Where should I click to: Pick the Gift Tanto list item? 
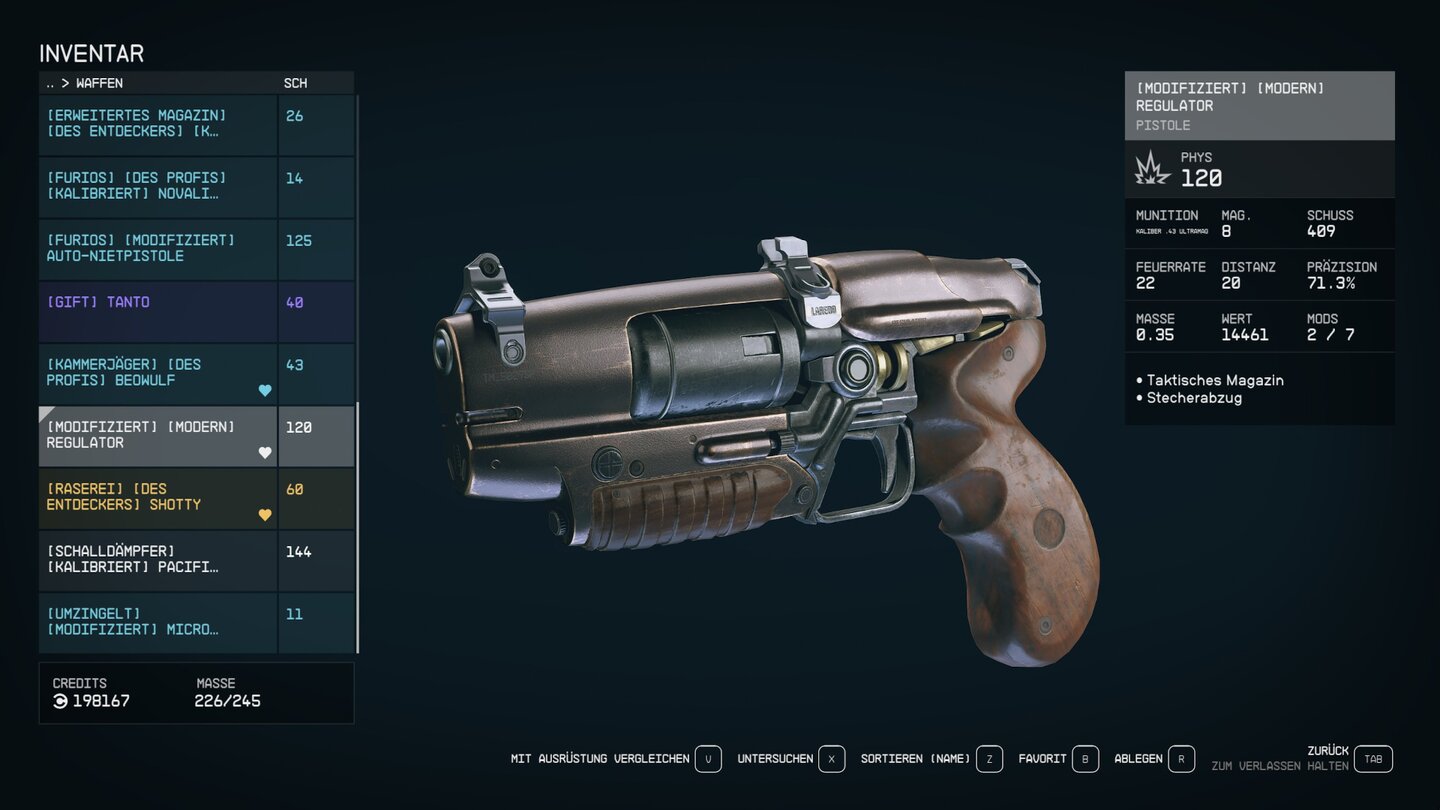click(x=157, y=310)
